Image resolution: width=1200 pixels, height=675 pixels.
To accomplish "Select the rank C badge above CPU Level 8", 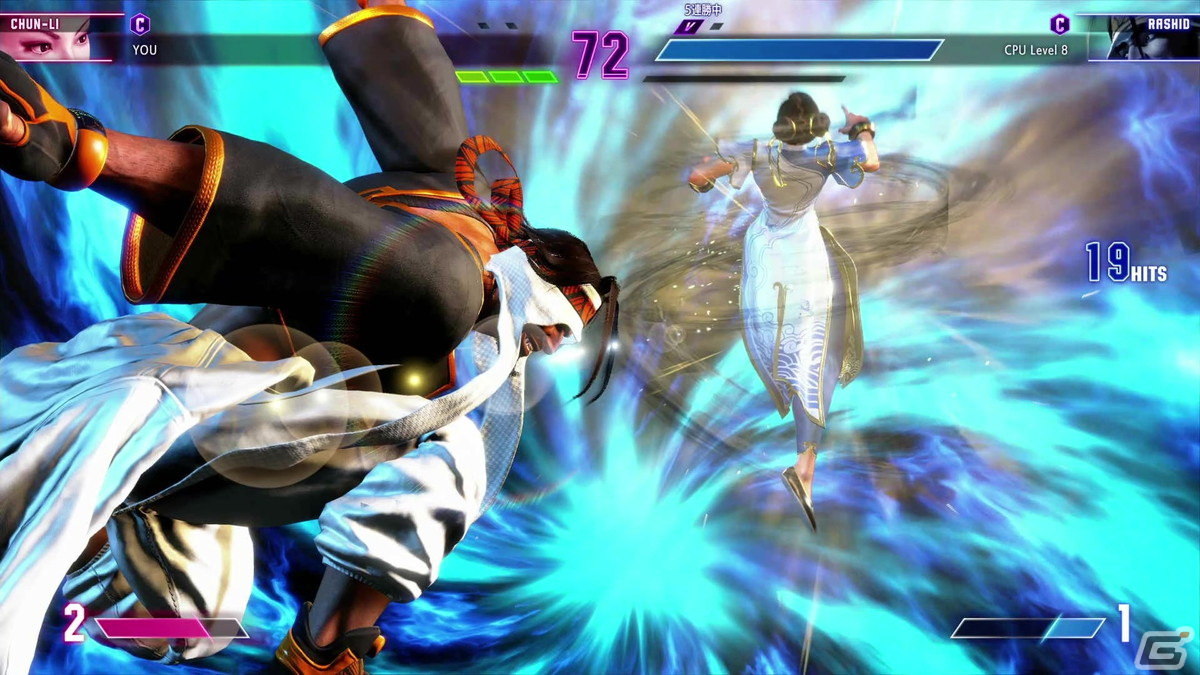I will click(x=1059, y=24).
